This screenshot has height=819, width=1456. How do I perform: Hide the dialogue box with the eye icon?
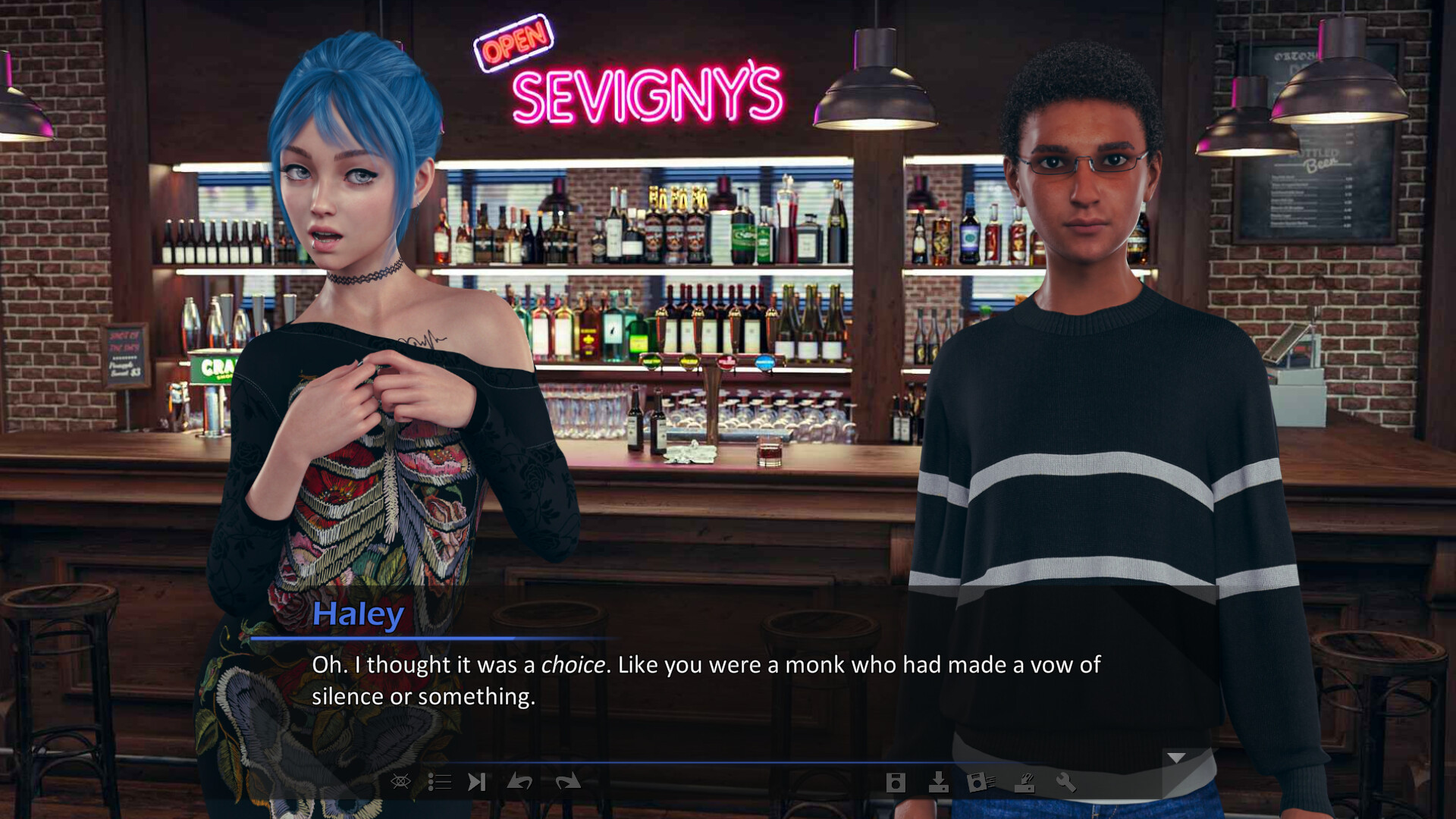(x=400, y=782)
